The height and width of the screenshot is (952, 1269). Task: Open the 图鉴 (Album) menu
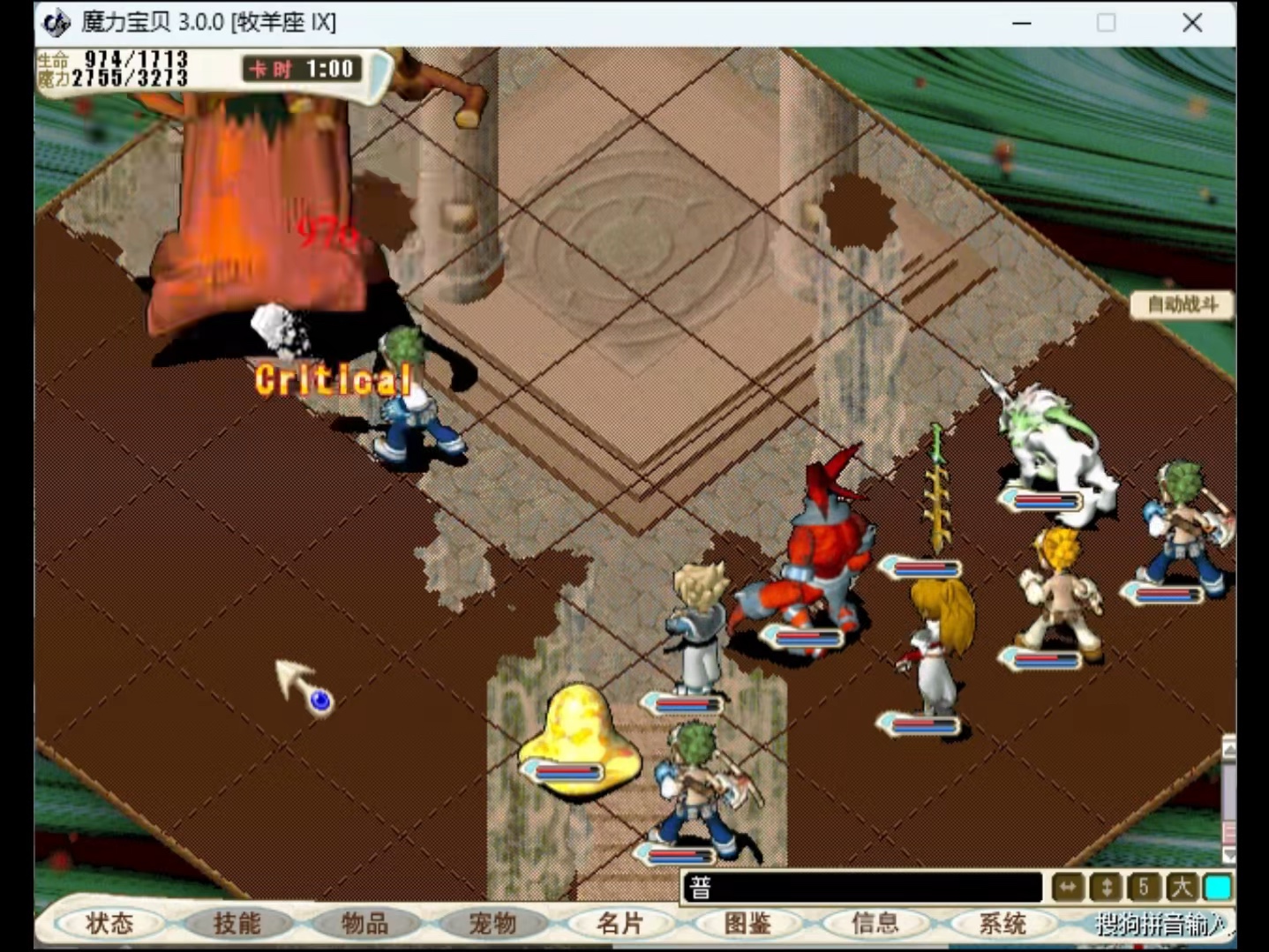coord(747,924)
